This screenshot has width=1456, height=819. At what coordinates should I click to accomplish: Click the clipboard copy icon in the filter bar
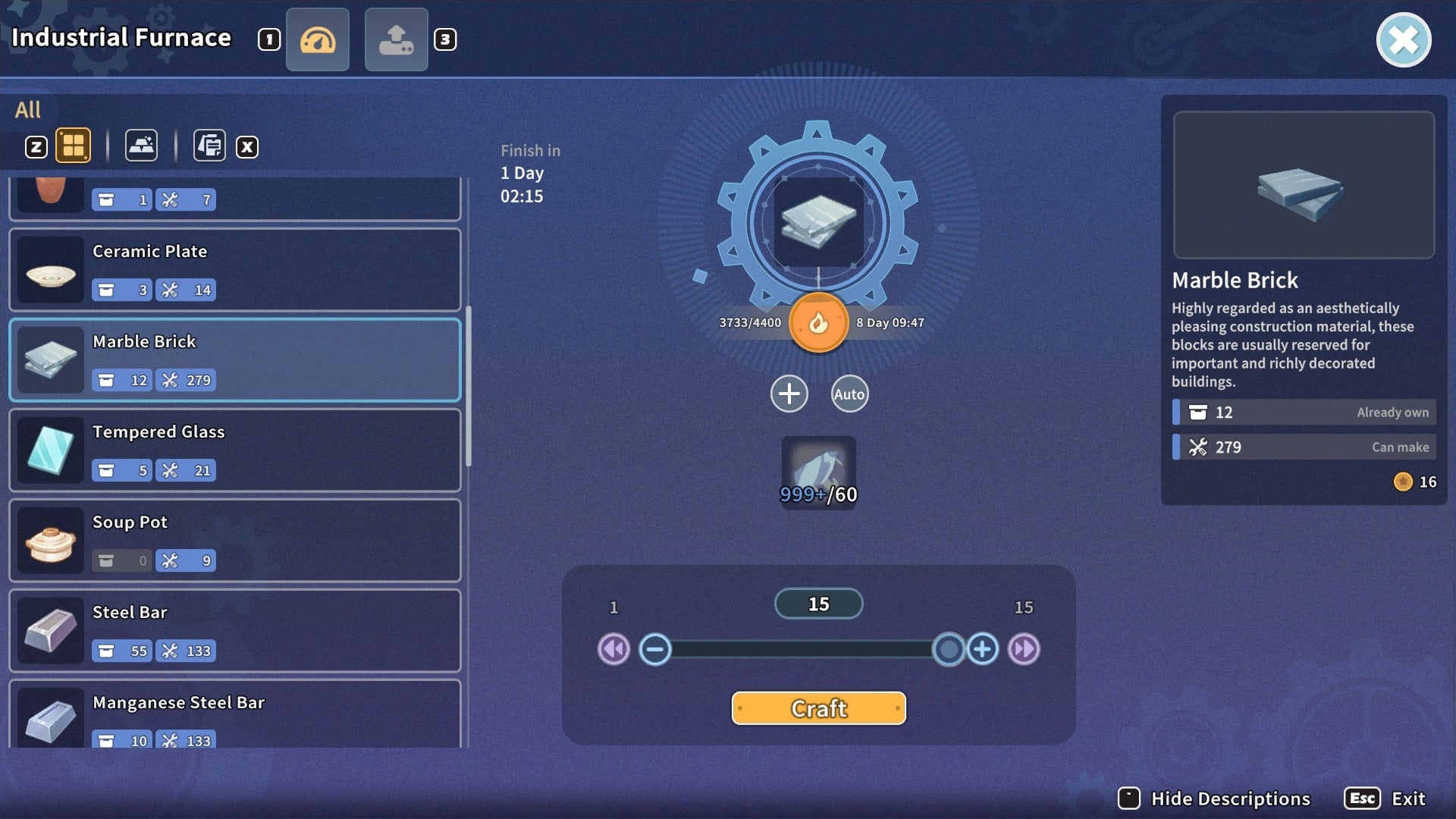coord(209,145)
